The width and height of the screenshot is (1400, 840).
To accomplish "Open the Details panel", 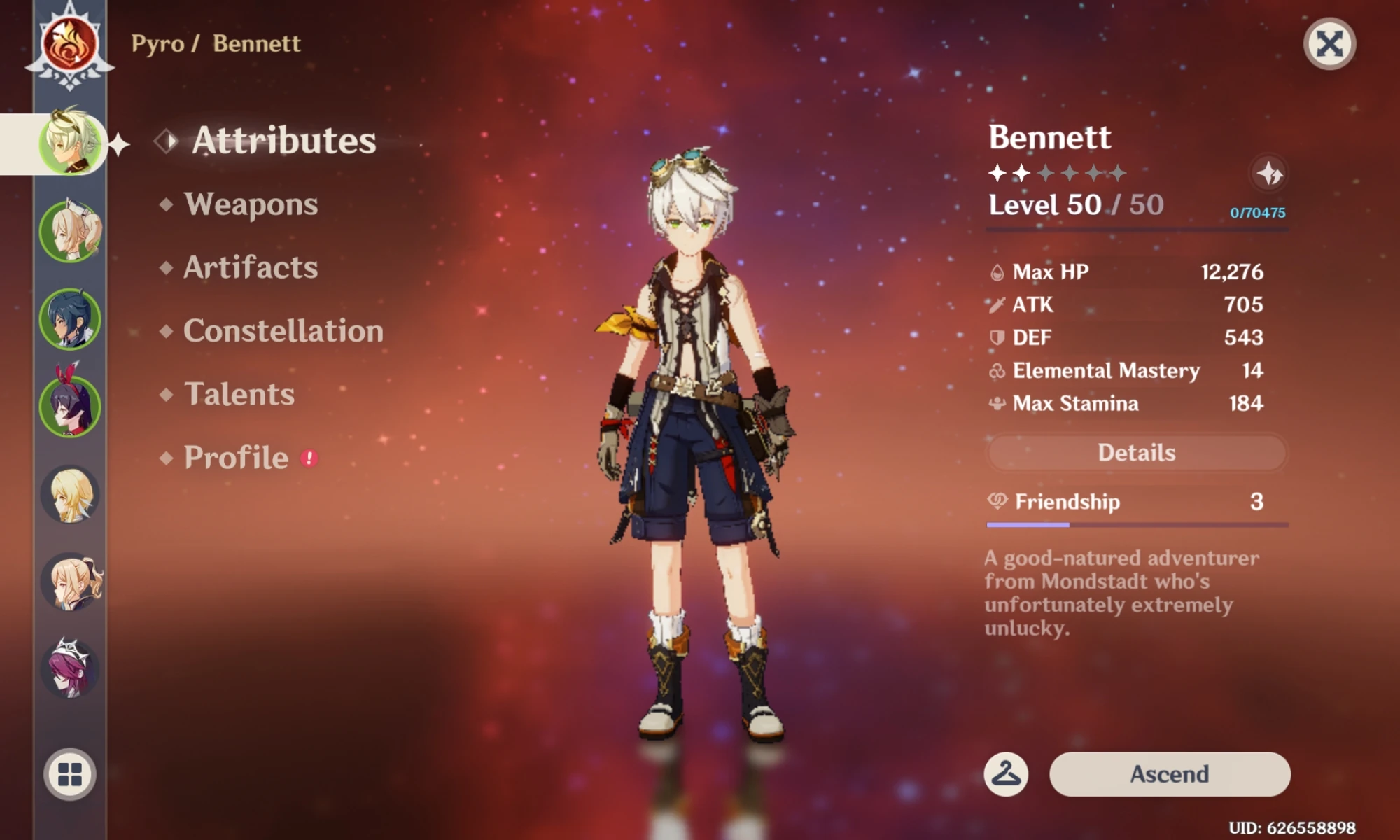I will click(1135, 452).
